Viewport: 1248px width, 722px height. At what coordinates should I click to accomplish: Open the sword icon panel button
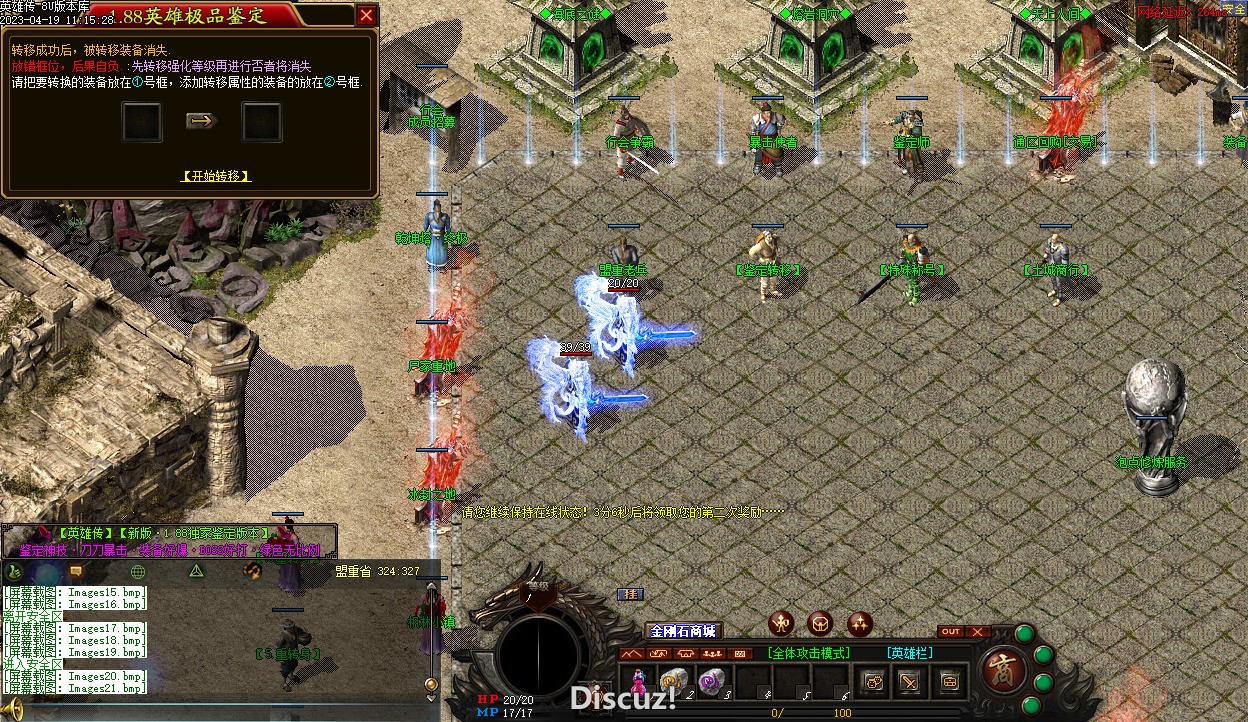pyautogui.click(x=910, y=682)
